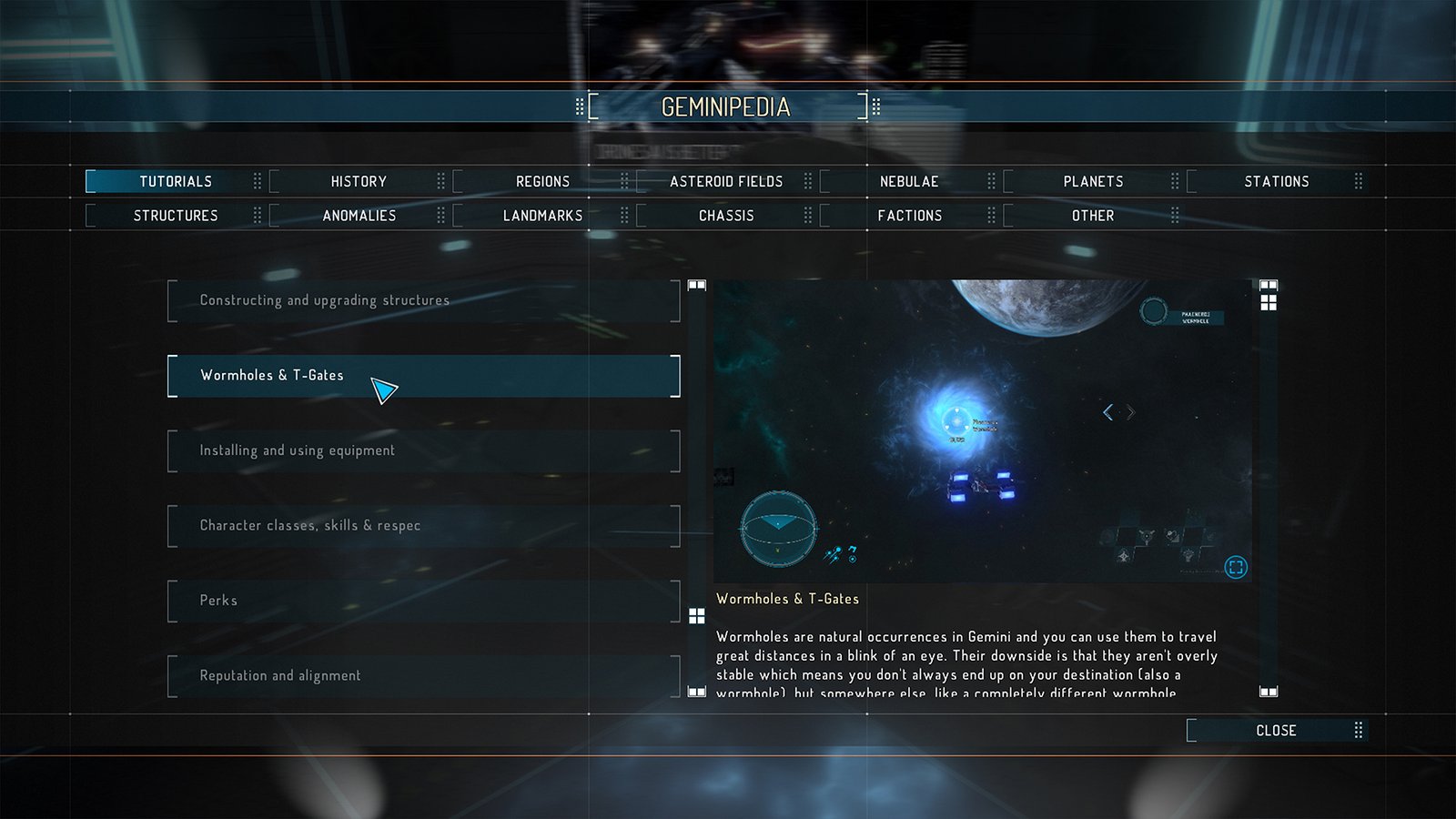1456x819 pixels.
Task: Switch to the Planets tab
Action: click(x=1093, y=181)
